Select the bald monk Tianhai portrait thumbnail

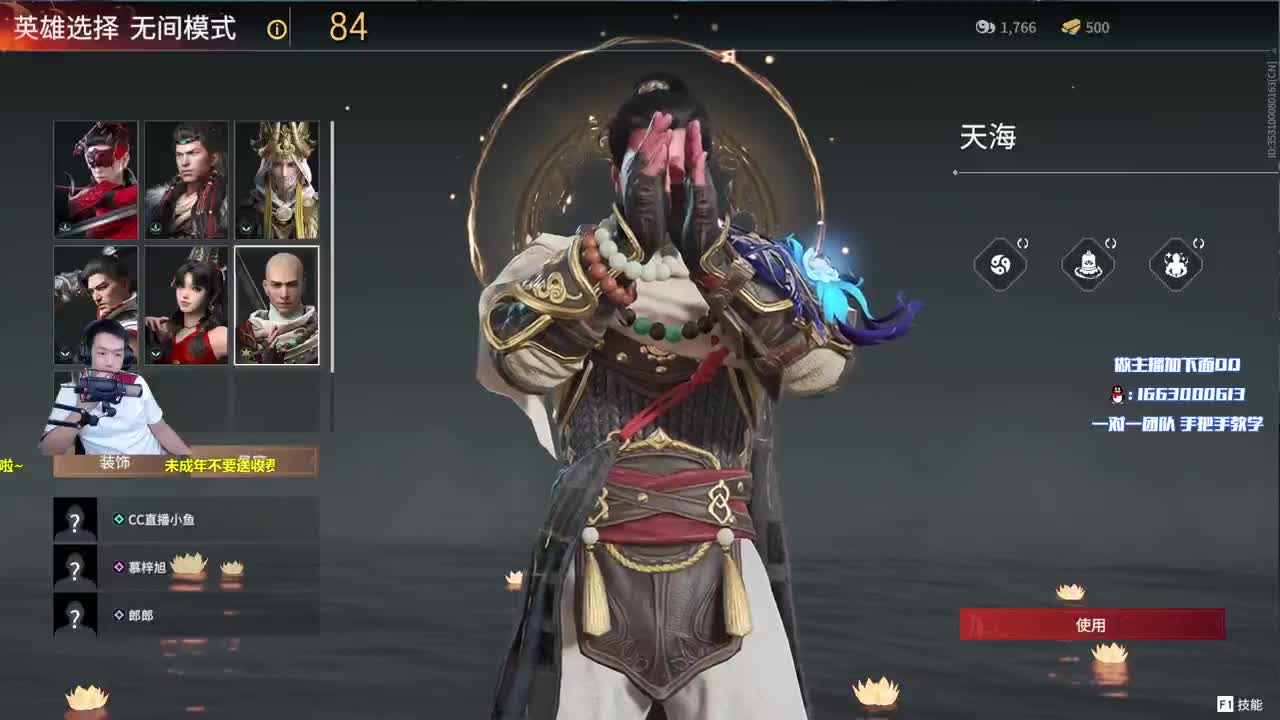coord(277,305)
